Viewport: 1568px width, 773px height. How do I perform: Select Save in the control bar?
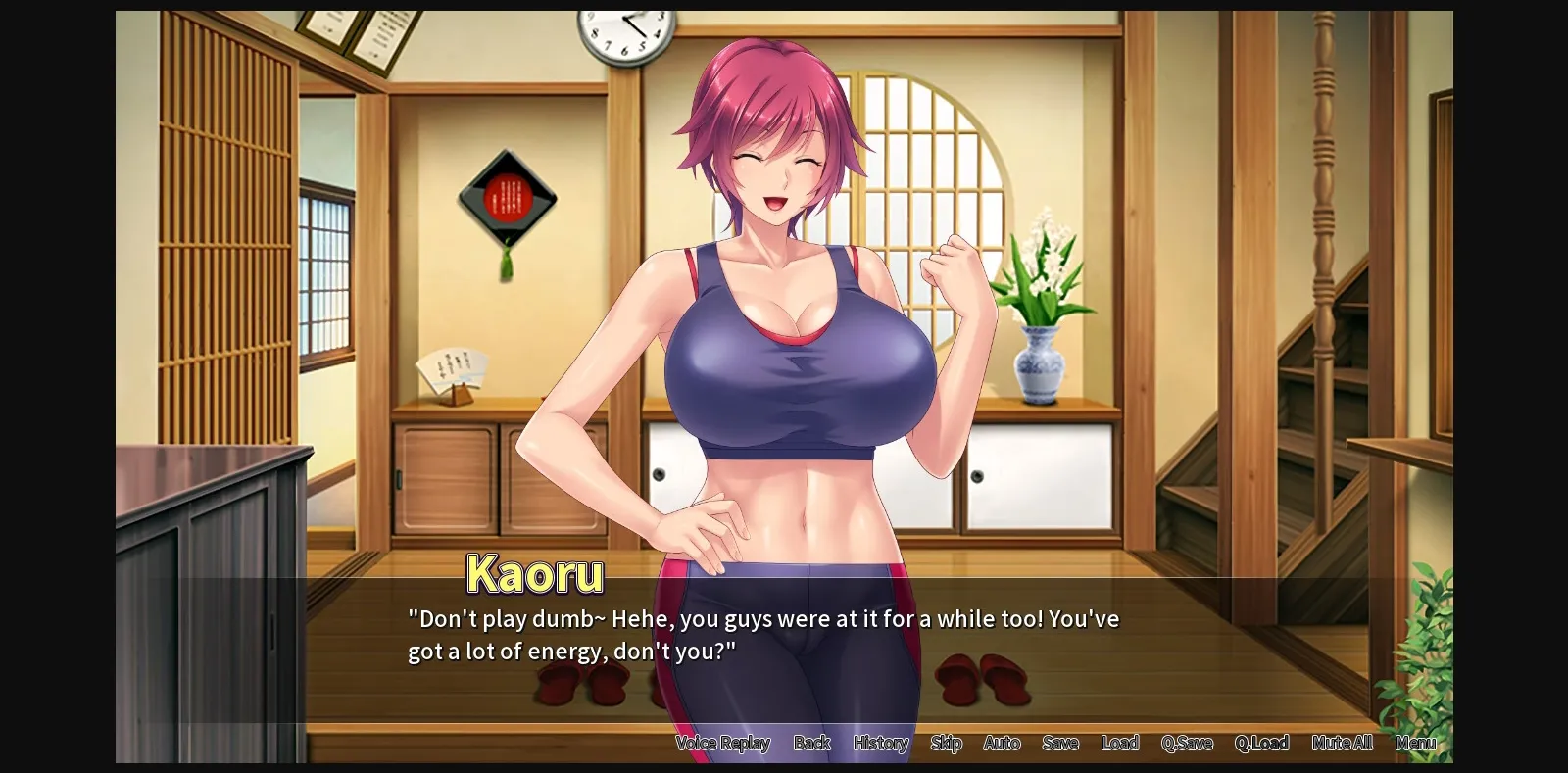(1060, 744)
